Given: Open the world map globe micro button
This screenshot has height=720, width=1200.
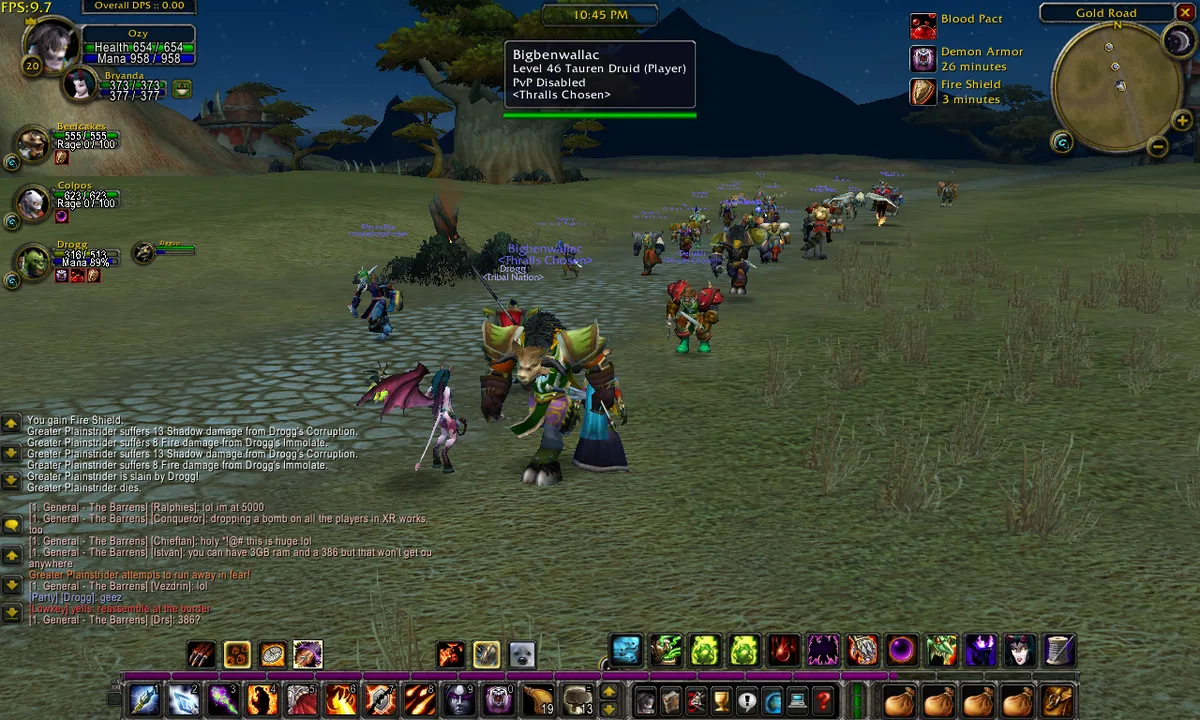Looking at the screenshot, I should coord(772,700).
